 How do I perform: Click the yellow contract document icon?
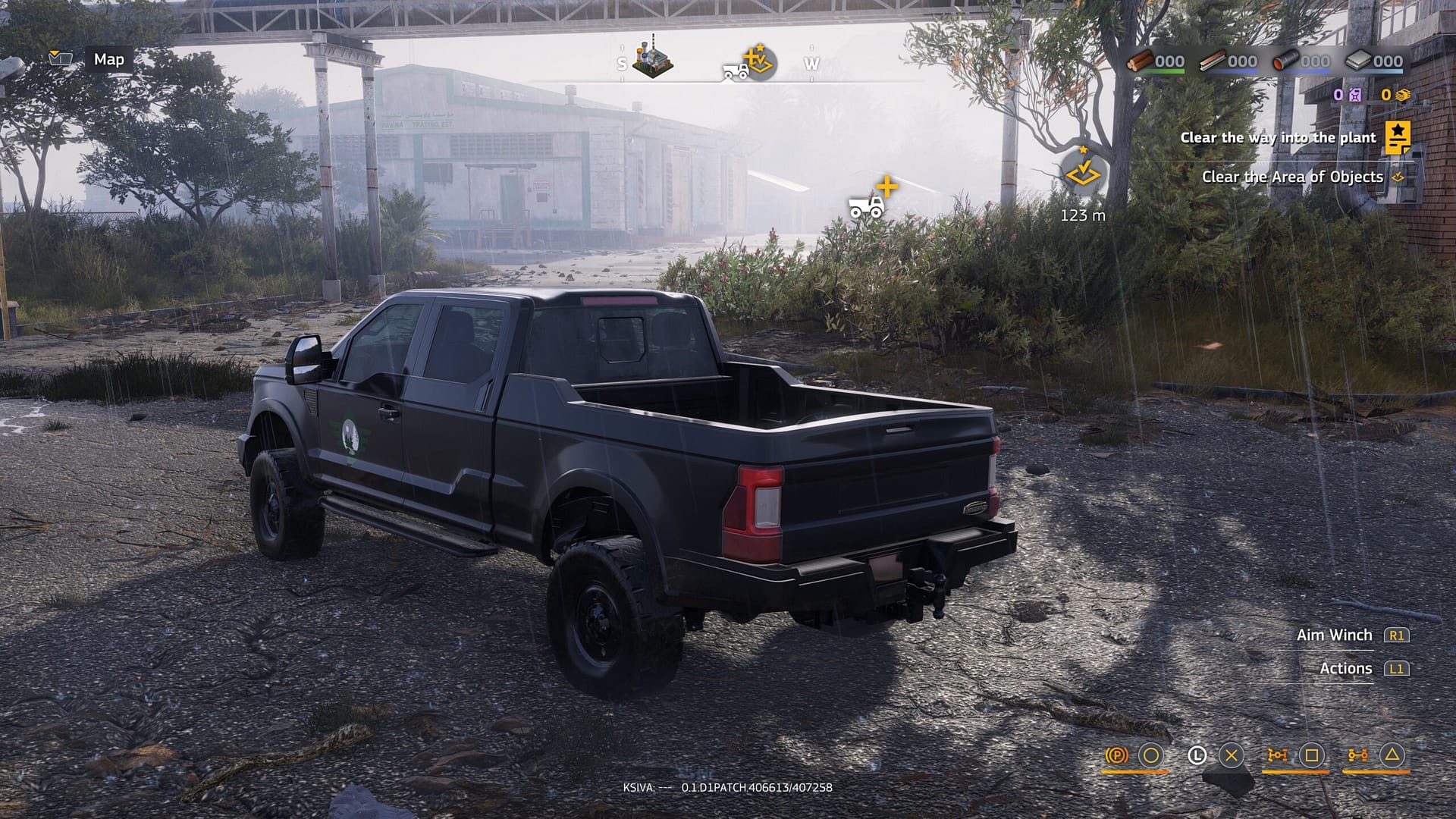tap(1398, 139)
